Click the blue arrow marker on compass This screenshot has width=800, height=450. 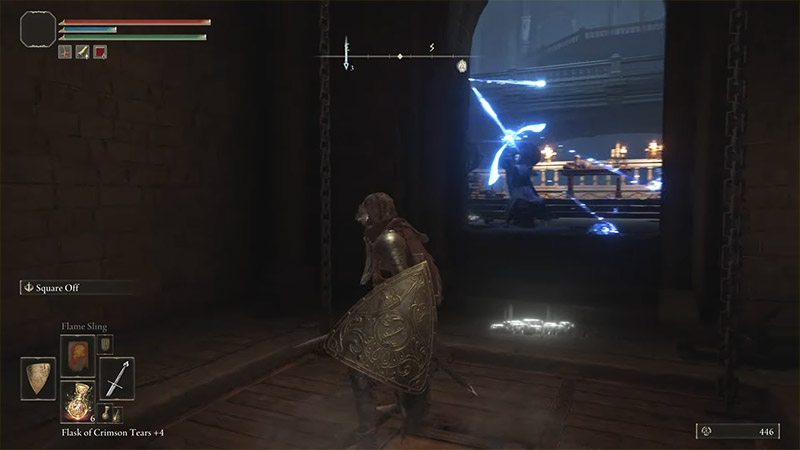point(346,63)
